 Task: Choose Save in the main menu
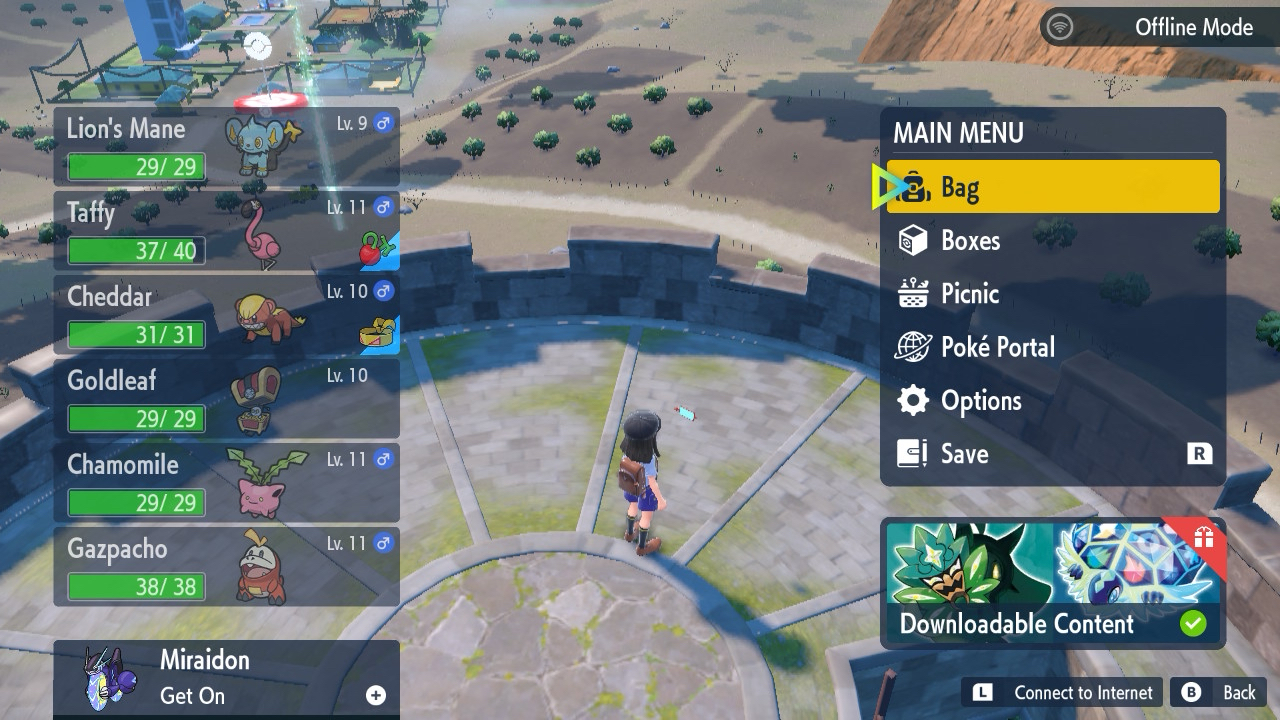(1052, 454)
